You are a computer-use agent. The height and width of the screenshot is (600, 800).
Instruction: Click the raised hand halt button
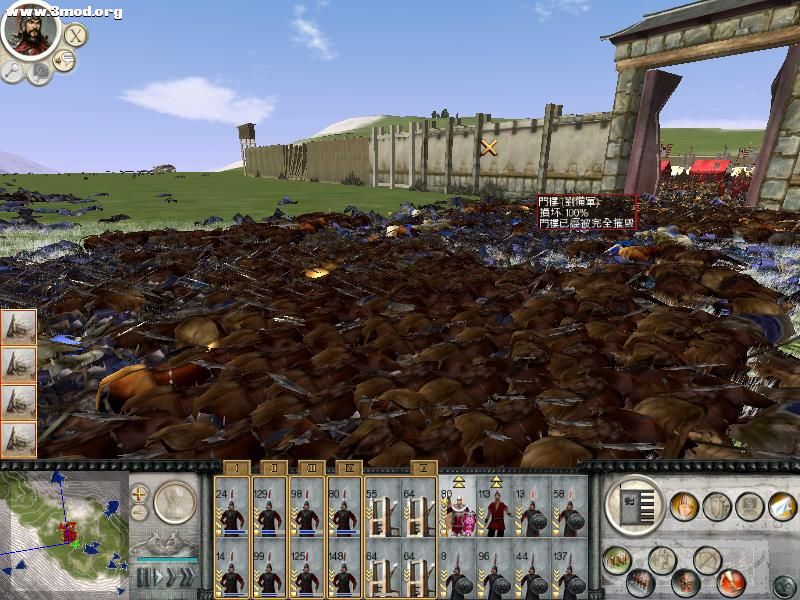684,506
